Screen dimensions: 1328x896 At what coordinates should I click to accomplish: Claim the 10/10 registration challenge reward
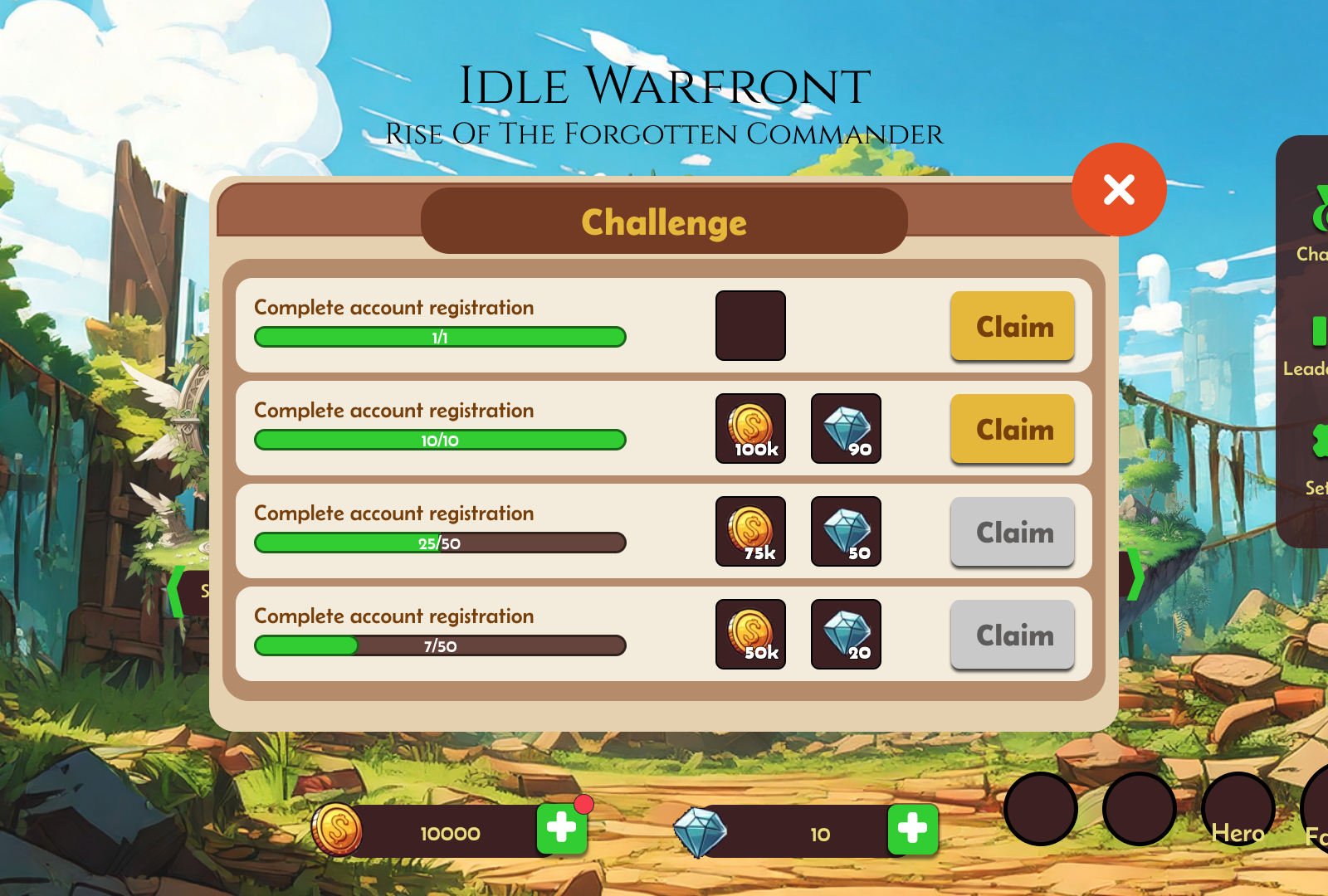(1012, 430)
